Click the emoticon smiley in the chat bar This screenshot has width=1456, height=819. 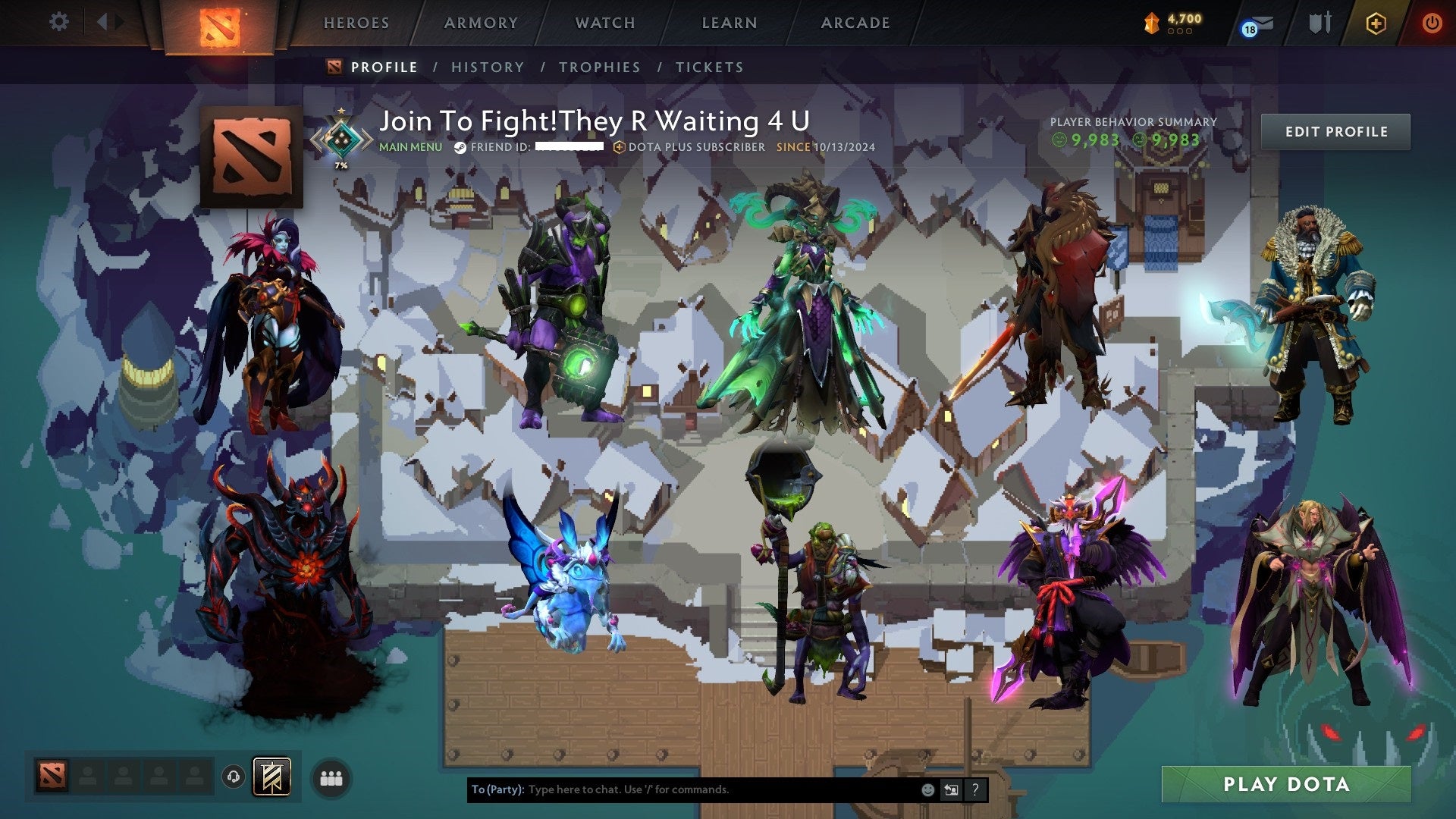point(928,790)
